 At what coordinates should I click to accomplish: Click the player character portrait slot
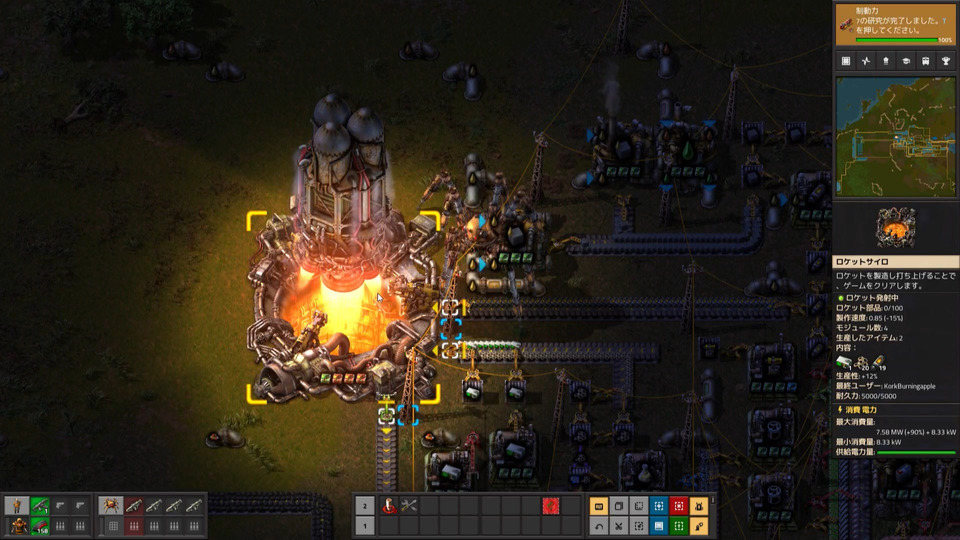(x=18, y=506)
